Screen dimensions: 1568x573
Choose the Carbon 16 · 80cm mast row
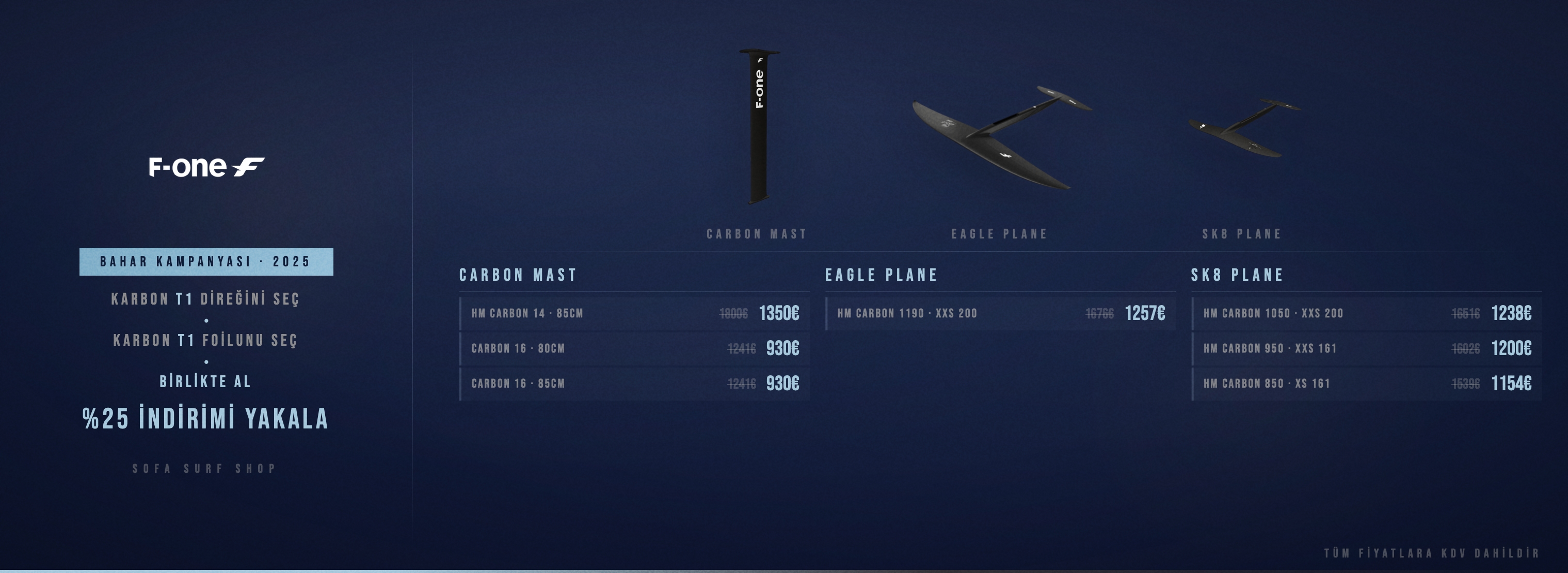pyautogui.click(x=634, y=348)
